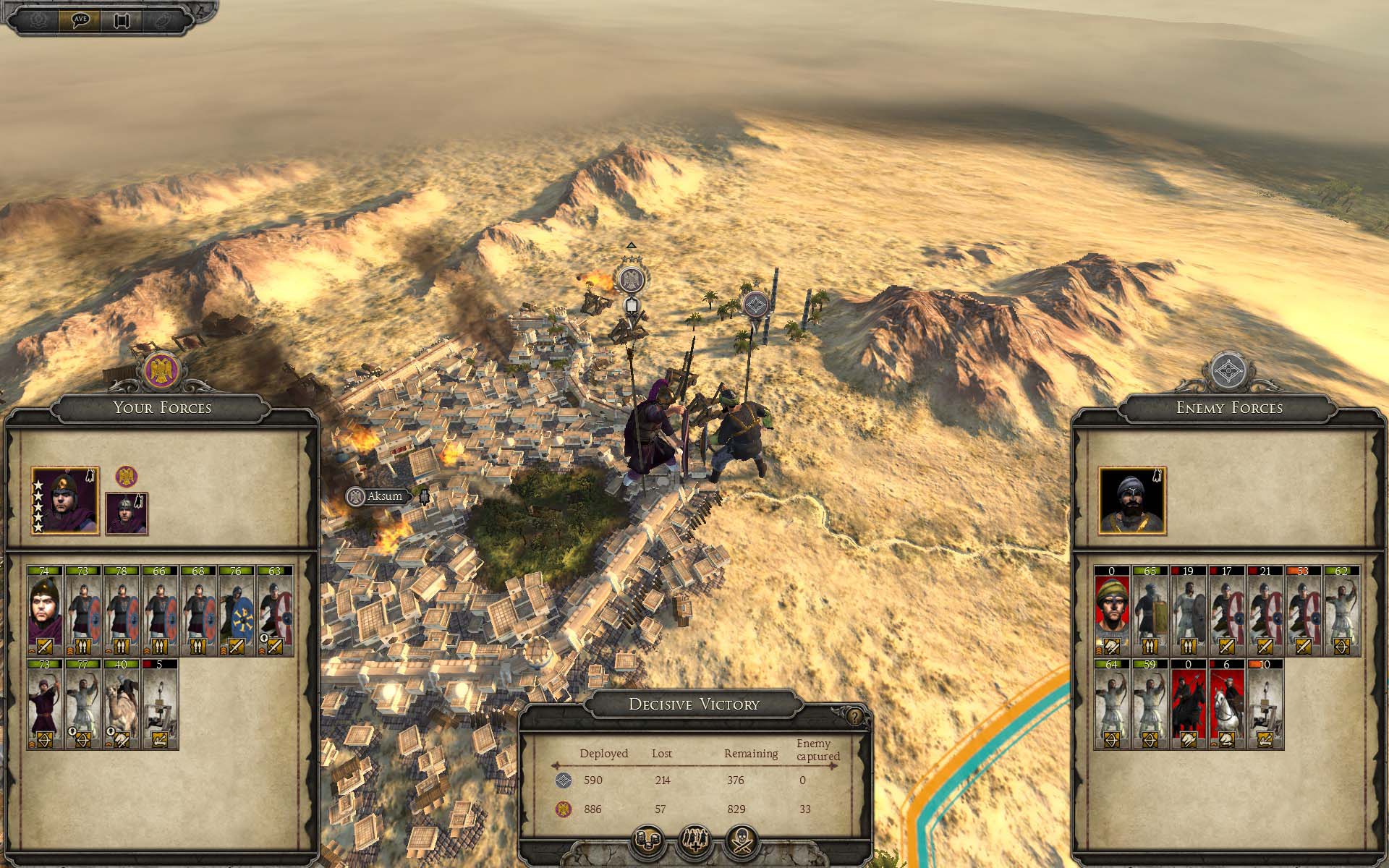Select the purple-robed archer unit card

tap(45, 705)
